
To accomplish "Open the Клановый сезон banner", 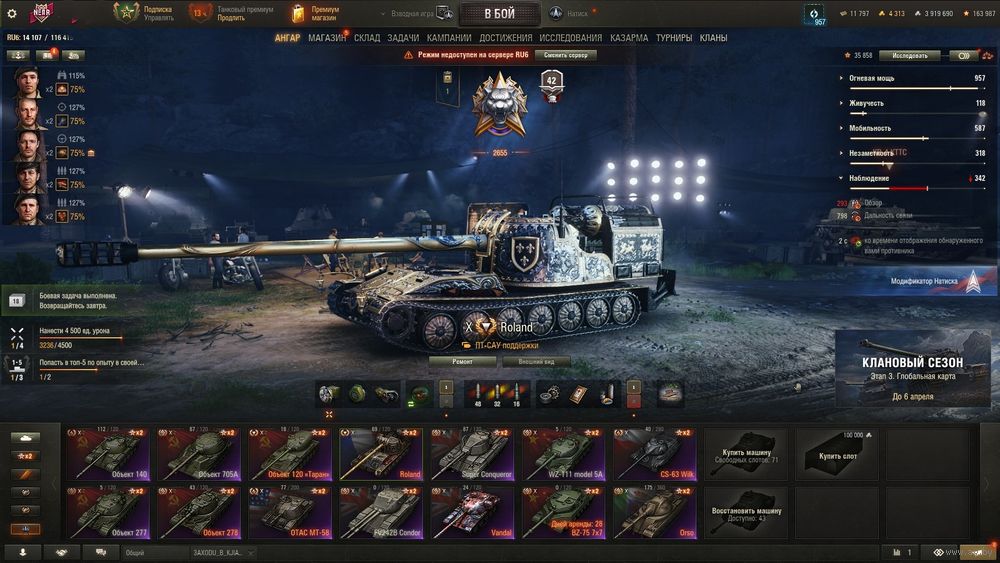I will coord(912,369).
